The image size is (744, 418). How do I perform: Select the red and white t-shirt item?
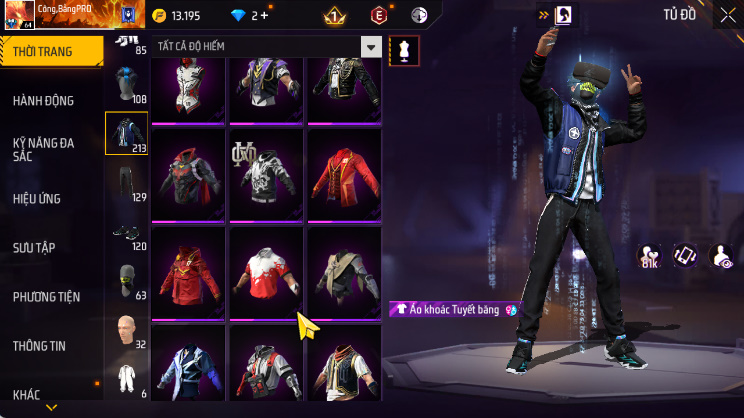pos(265,272)
